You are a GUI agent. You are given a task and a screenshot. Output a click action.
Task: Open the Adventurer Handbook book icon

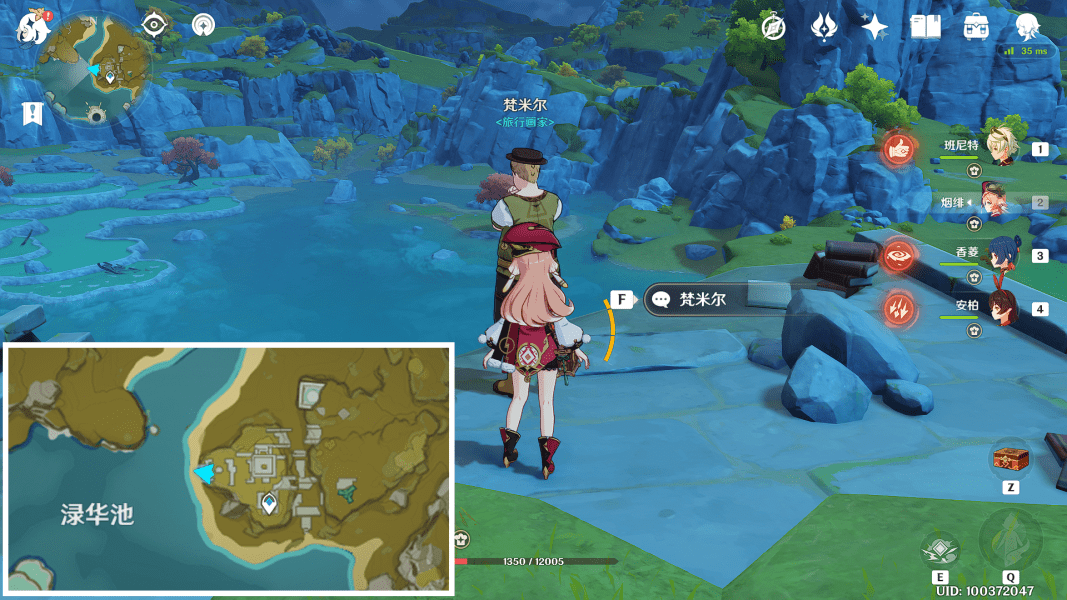926,27
